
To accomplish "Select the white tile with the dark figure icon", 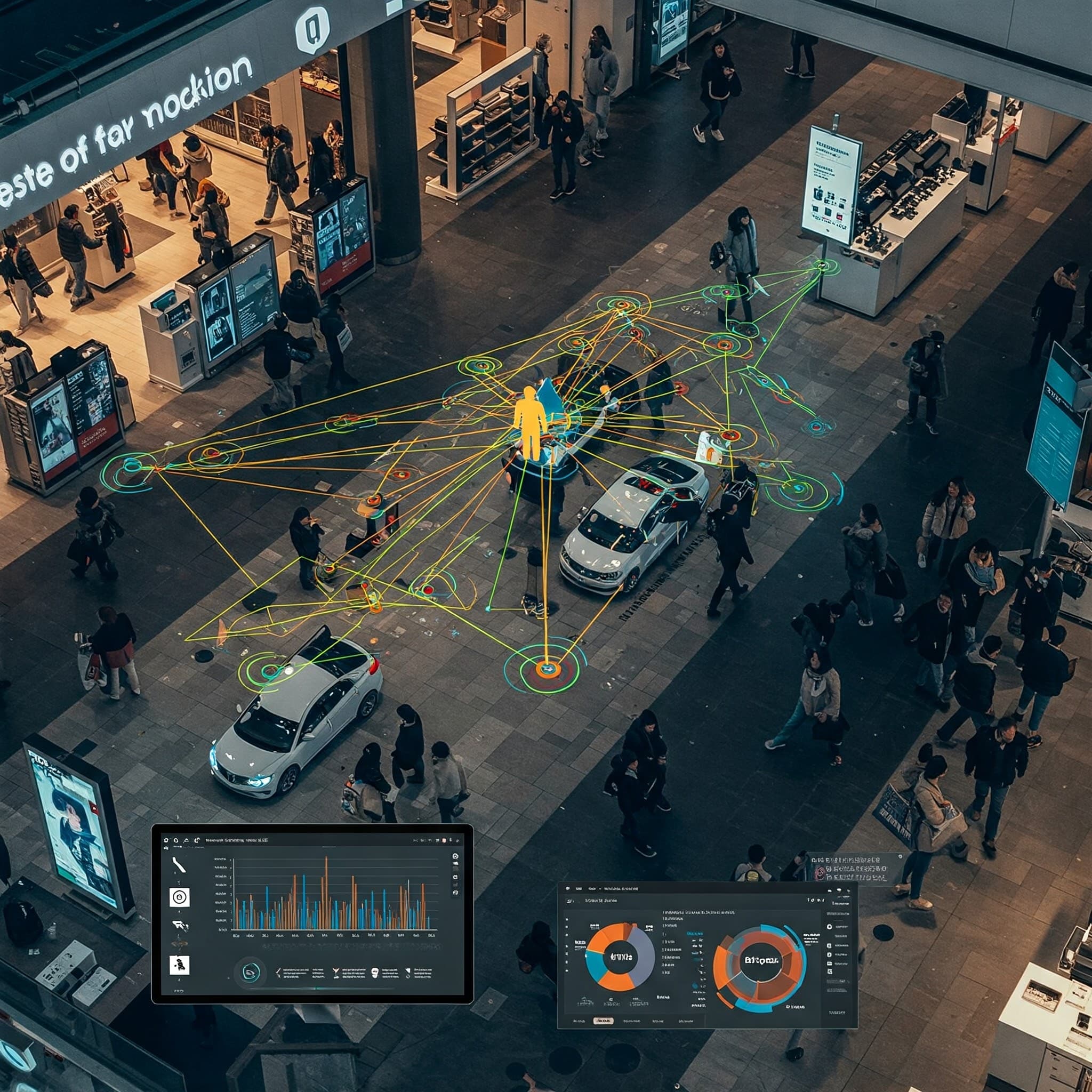I will click(179, 965).
